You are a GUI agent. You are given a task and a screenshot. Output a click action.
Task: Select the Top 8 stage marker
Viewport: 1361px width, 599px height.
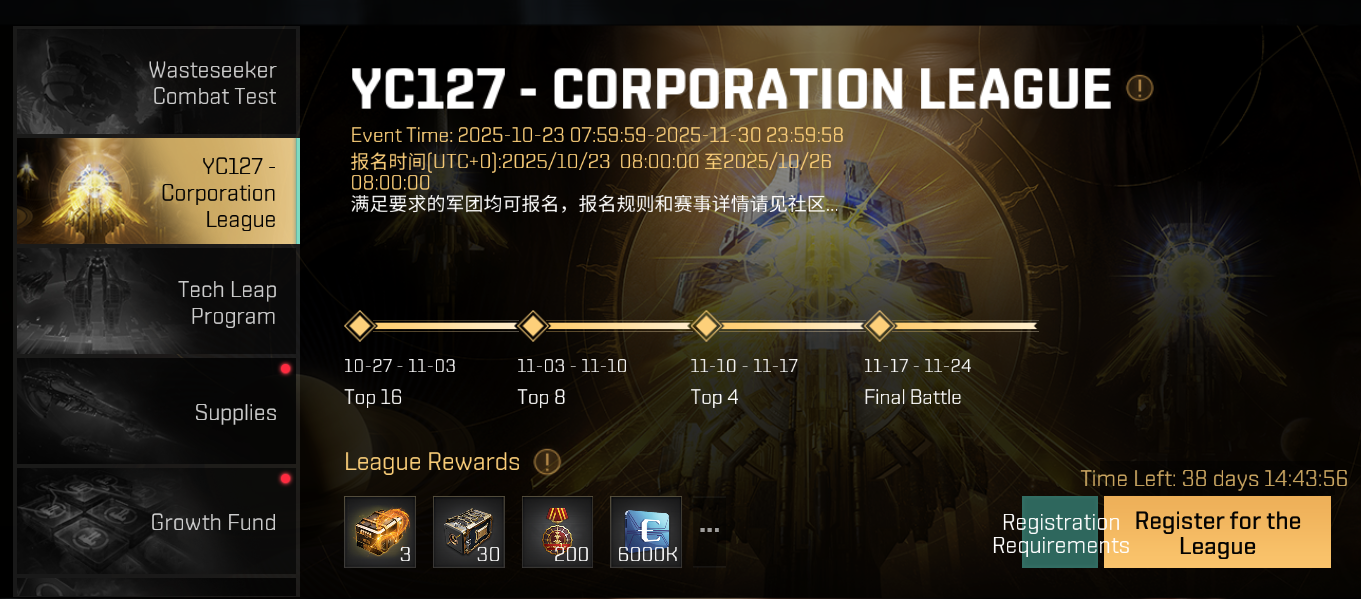pyautogui.click(x=533, y=326)
